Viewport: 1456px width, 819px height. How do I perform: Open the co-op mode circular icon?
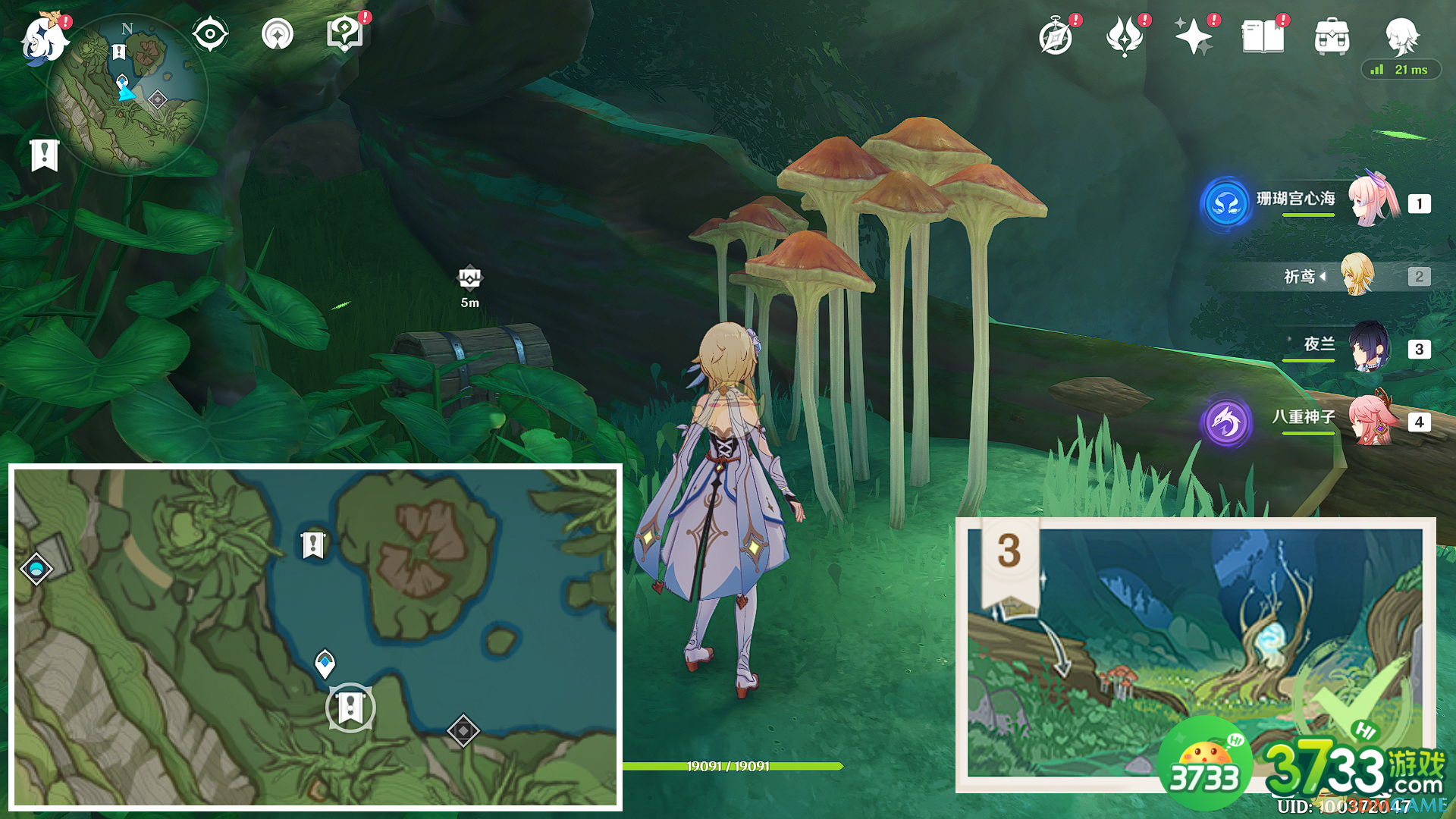coord(278,35)
